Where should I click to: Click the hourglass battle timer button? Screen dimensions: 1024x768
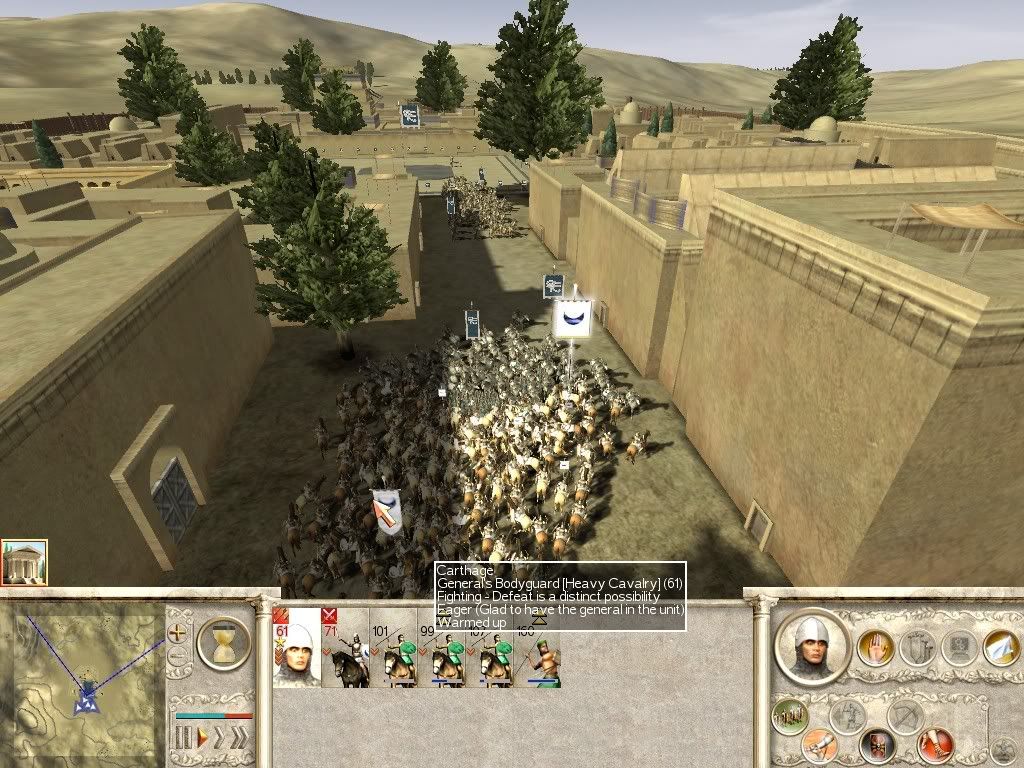pyautogui.click(x=223, y=642)
